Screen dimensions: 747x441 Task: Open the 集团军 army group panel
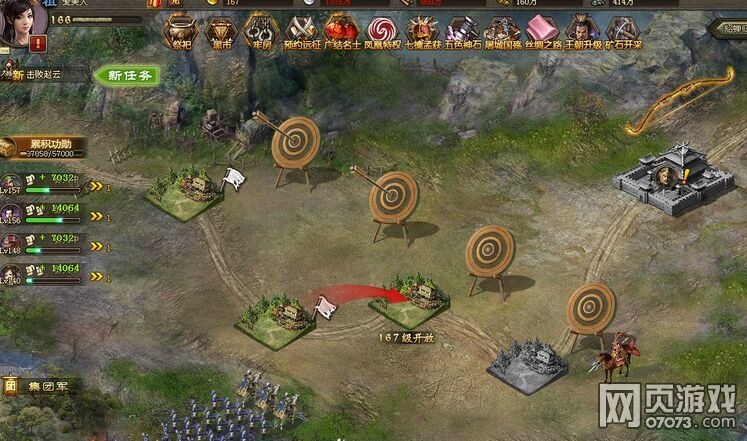tap(40, 385)
